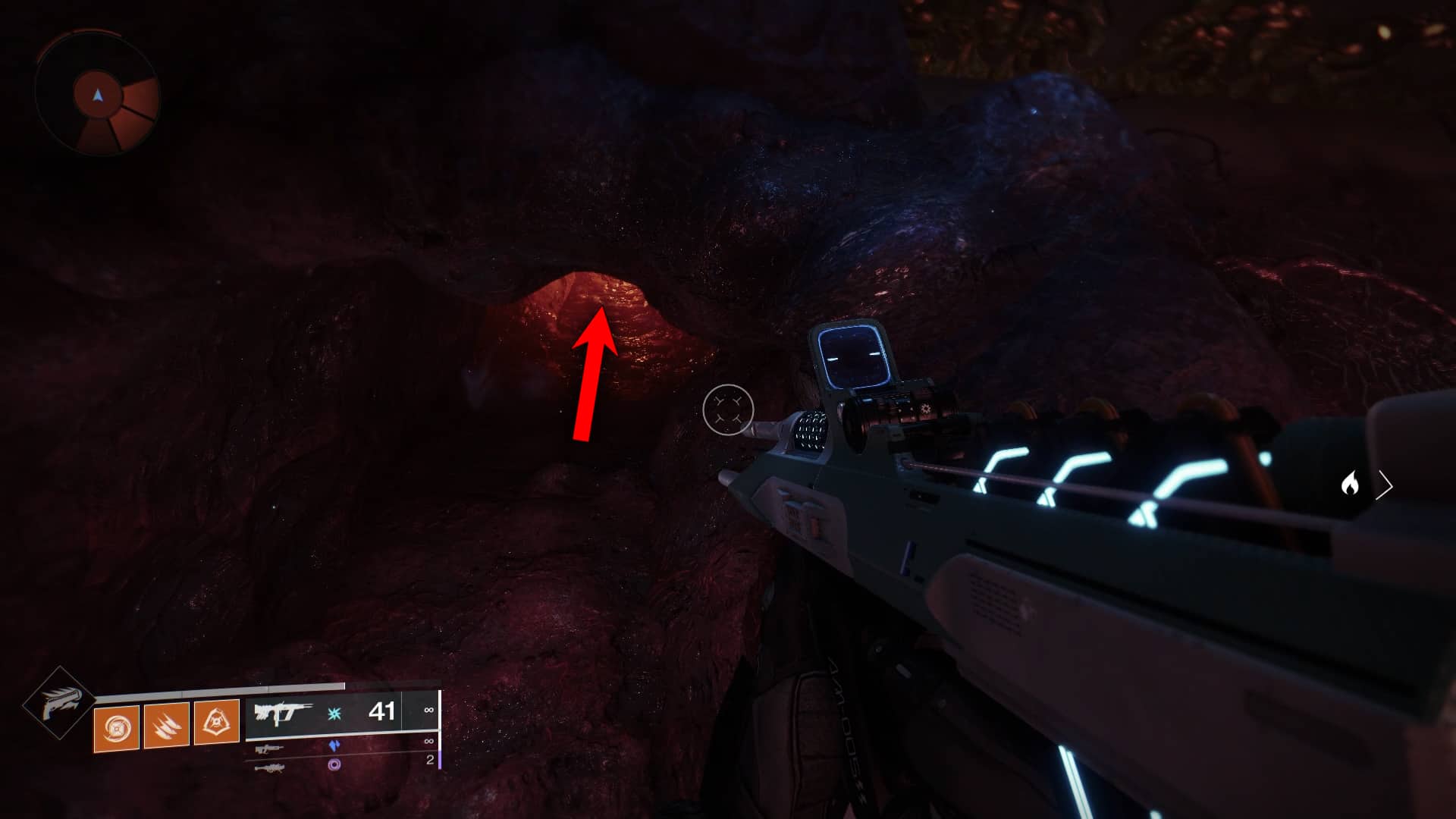Click the crosshair reticle indicator
Image resolution: width=1456 pixels, height=819 pixels.
click(728, 409)
